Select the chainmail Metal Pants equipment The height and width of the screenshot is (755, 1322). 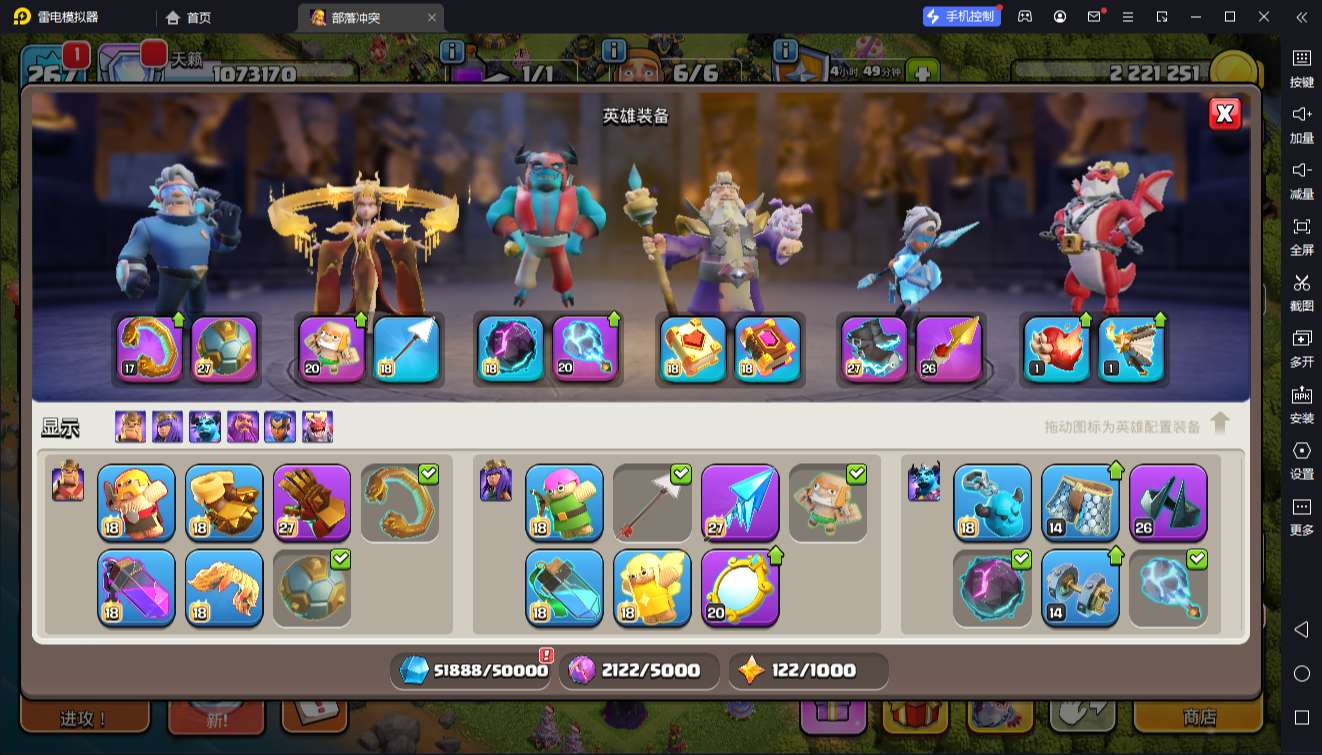[1080, 502]
